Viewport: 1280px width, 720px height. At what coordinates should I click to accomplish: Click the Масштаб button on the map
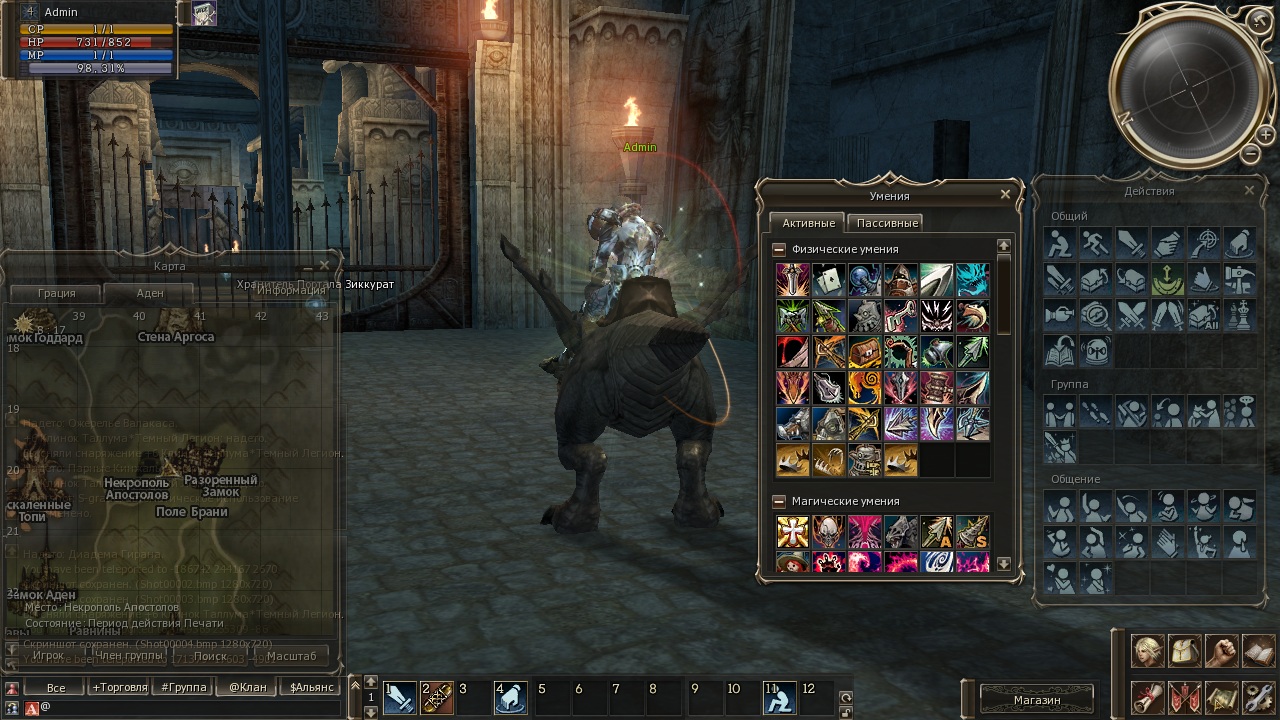coord(291,656)
